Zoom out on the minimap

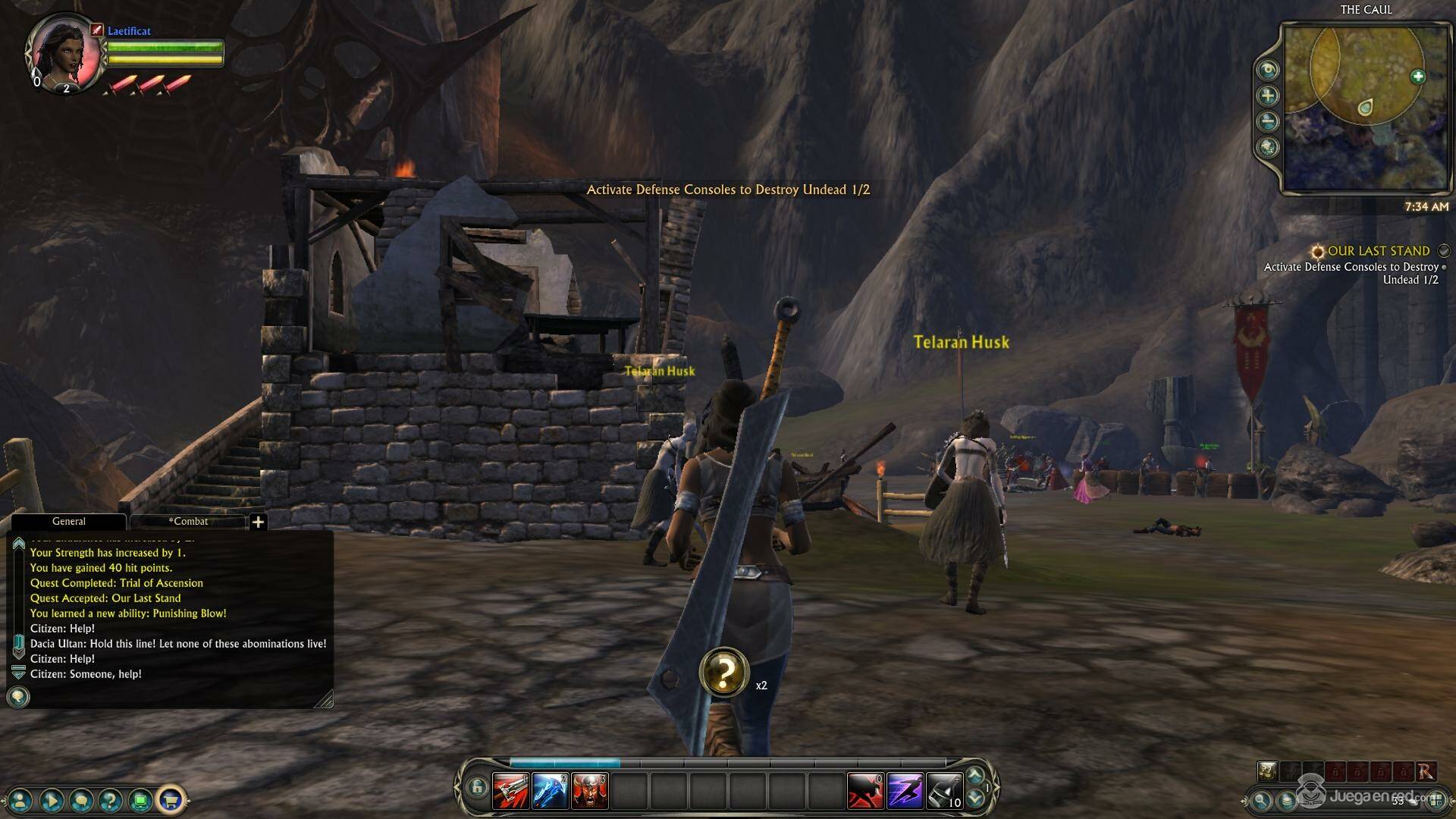[x=1268, y=121]
